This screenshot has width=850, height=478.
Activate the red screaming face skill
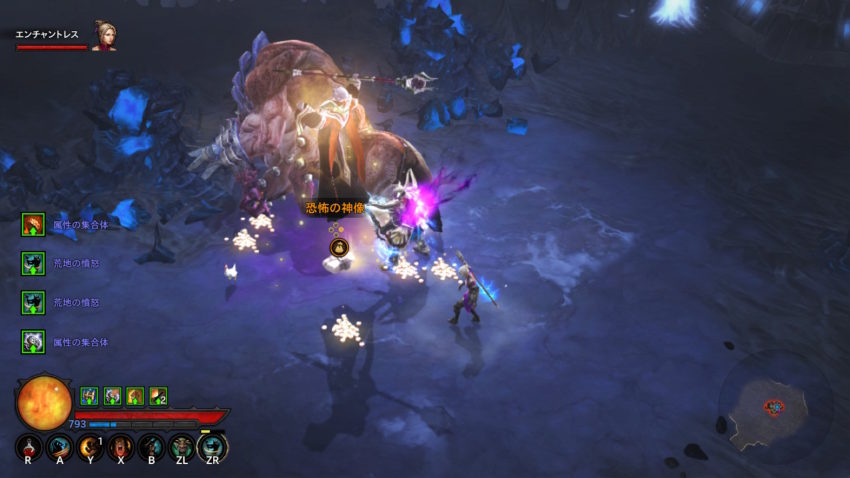(120, 447)
